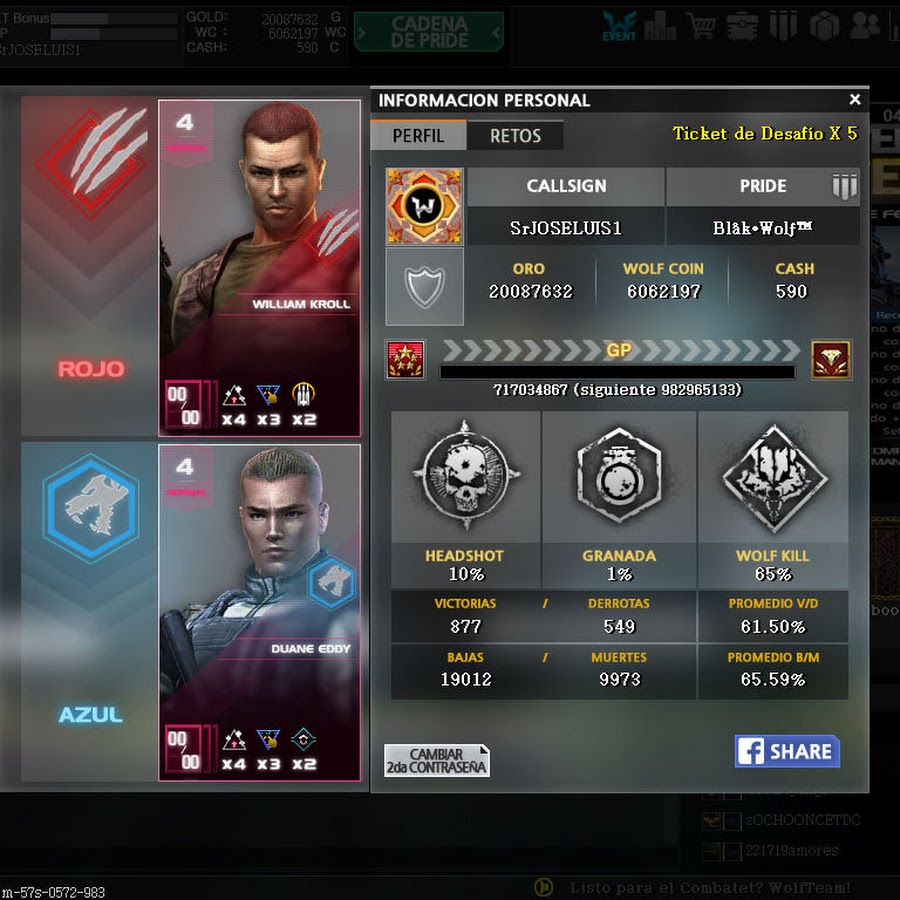Open the hexagon box icon in top bar
This screenshot has width=900, height=900.
click(x=823, y=26)
